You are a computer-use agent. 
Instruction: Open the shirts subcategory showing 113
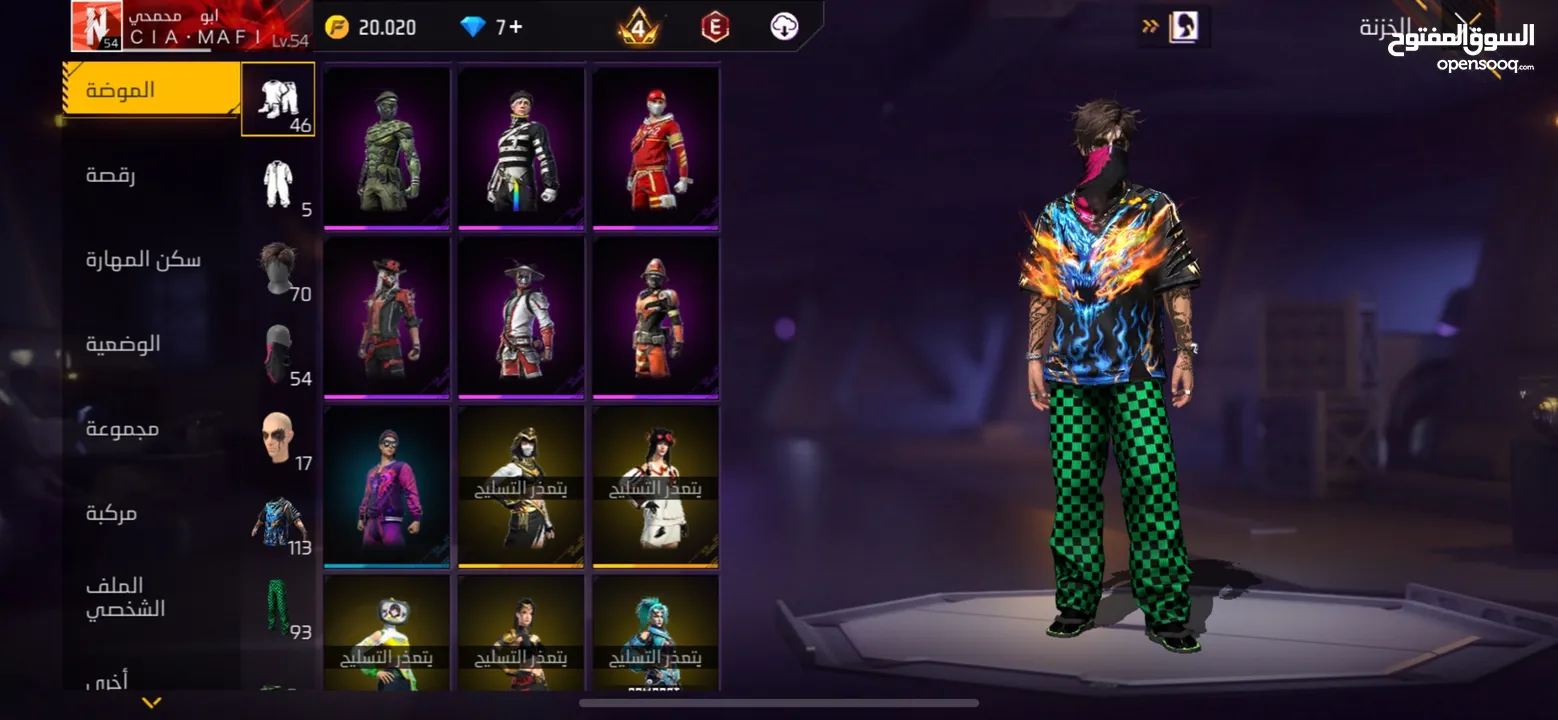click(x=278, y=523)
